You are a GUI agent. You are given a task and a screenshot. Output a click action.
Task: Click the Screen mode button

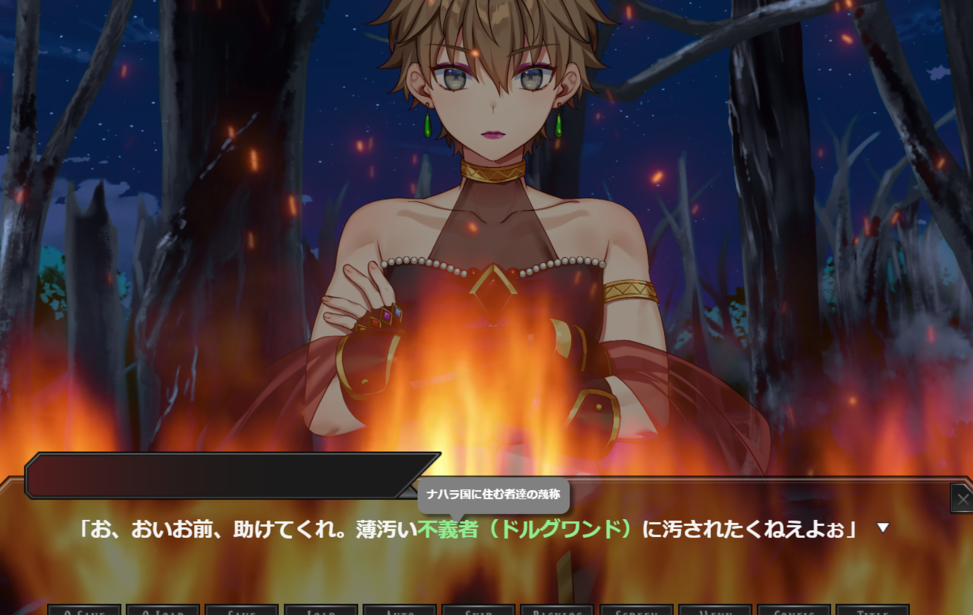tap(636, 609)
